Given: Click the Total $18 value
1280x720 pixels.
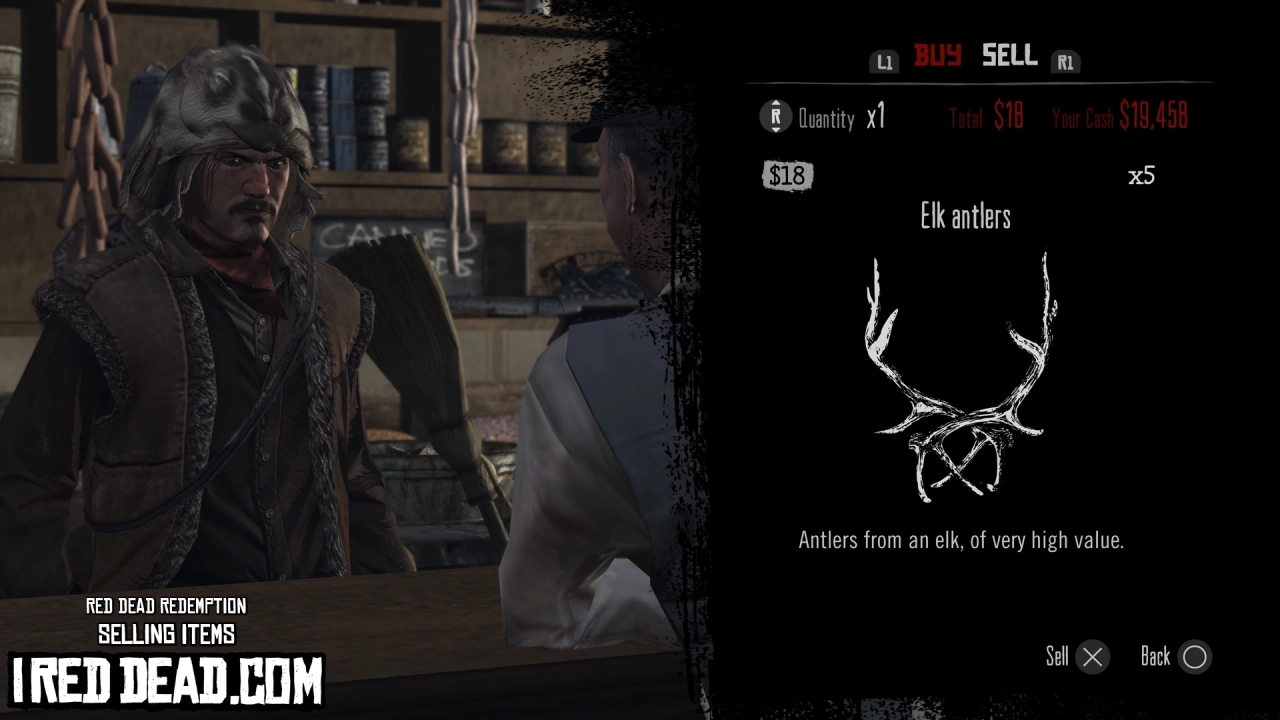Looking at the screenshot, I should pyautogui.click(x=986, y=117).
